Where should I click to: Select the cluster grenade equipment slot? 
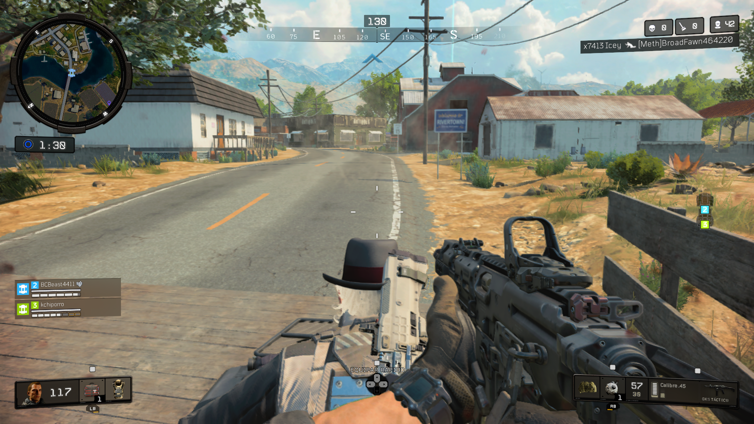[612, 388]
